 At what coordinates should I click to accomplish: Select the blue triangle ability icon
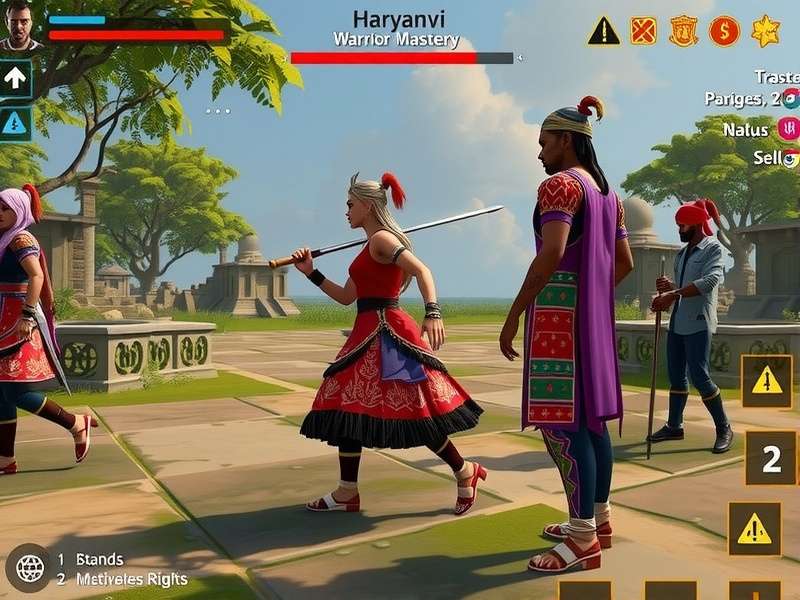click(x=16, y=123)
